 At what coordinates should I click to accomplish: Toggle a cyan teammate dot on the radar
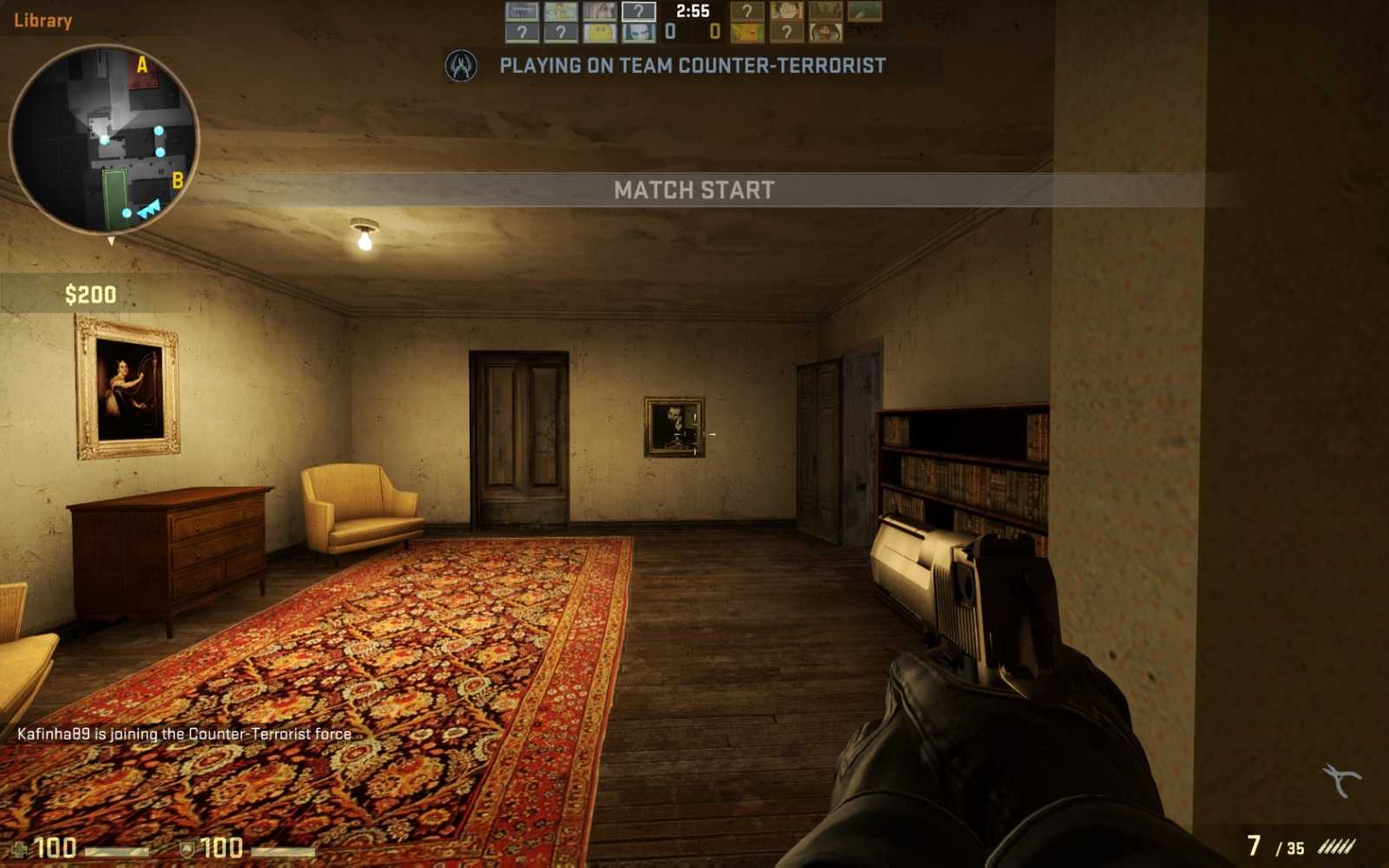pyautogui.click(x=157, y=129)
